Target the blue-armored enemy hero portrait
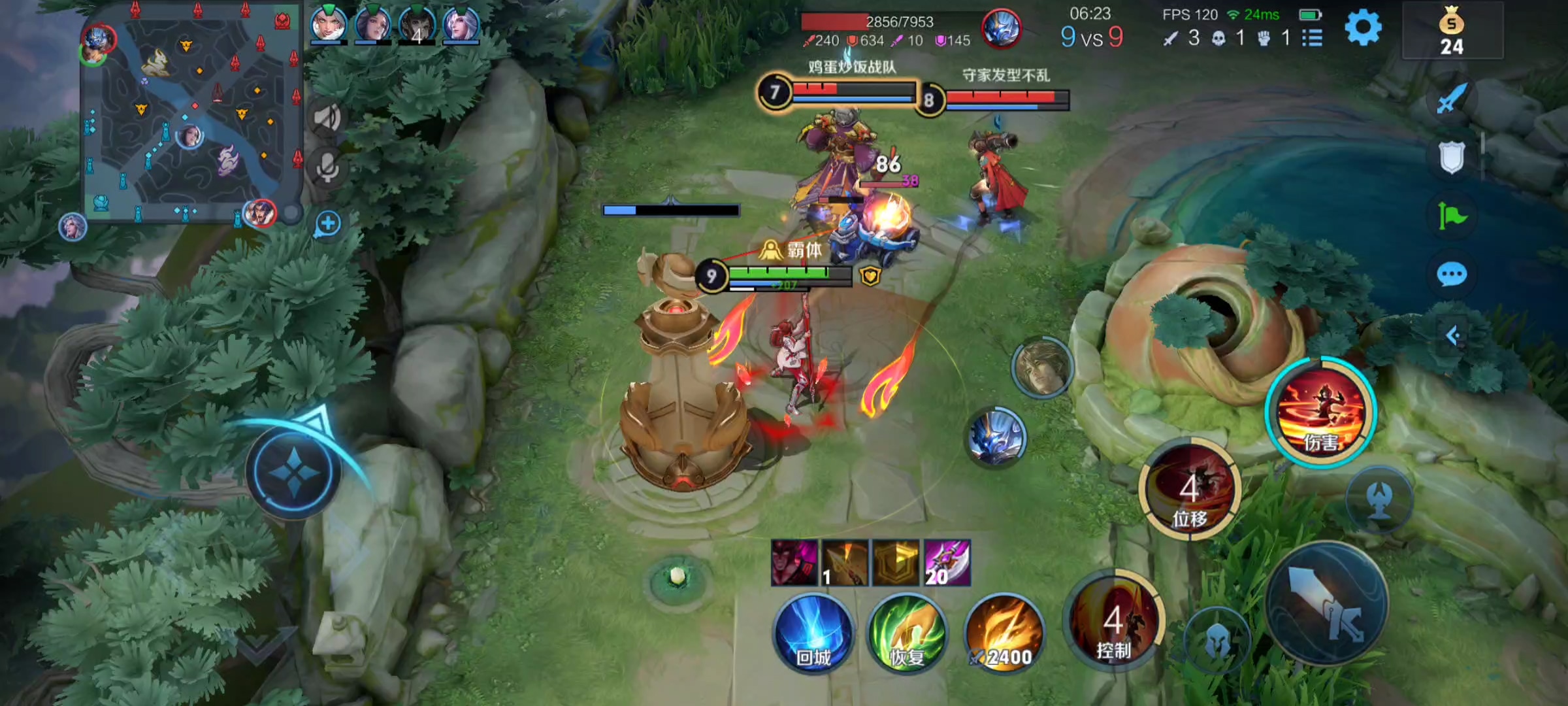The width and height of the screenshot is (1568, 706). pyautogui.click(x=996, y=437)
